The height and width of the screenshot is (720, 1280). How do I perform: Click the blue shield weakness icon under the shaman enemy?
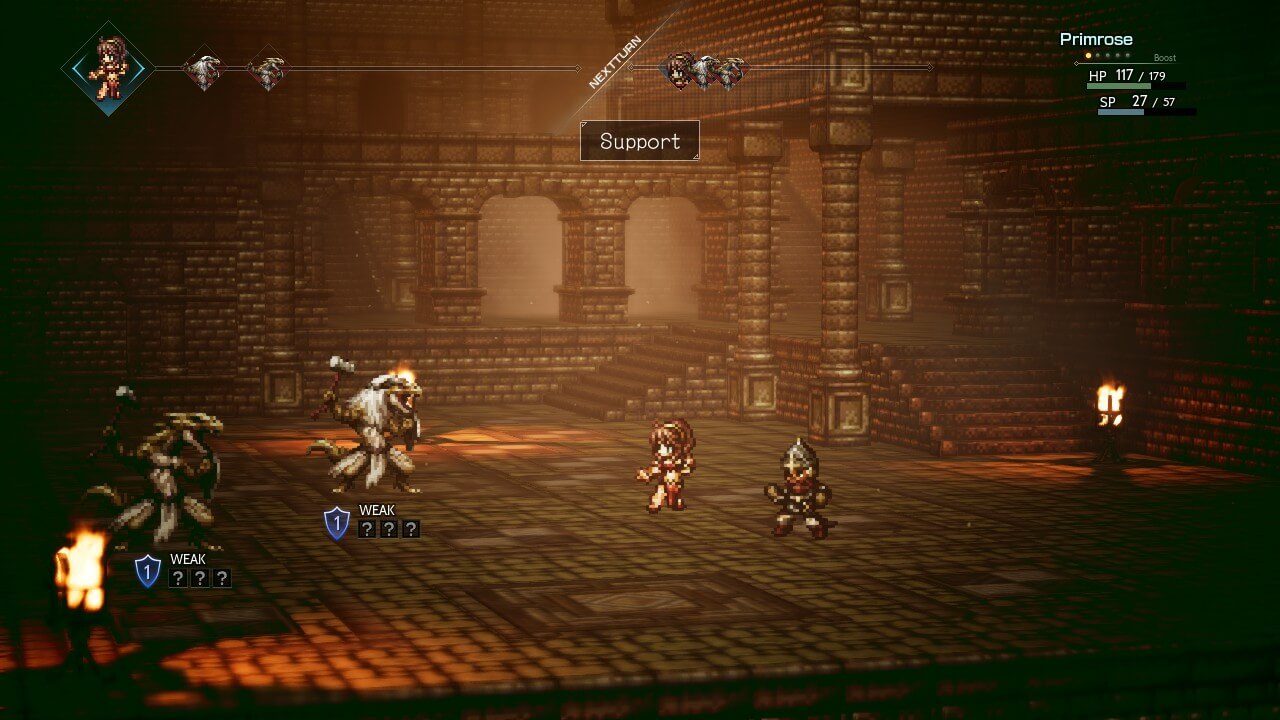(x=336, y=521)
